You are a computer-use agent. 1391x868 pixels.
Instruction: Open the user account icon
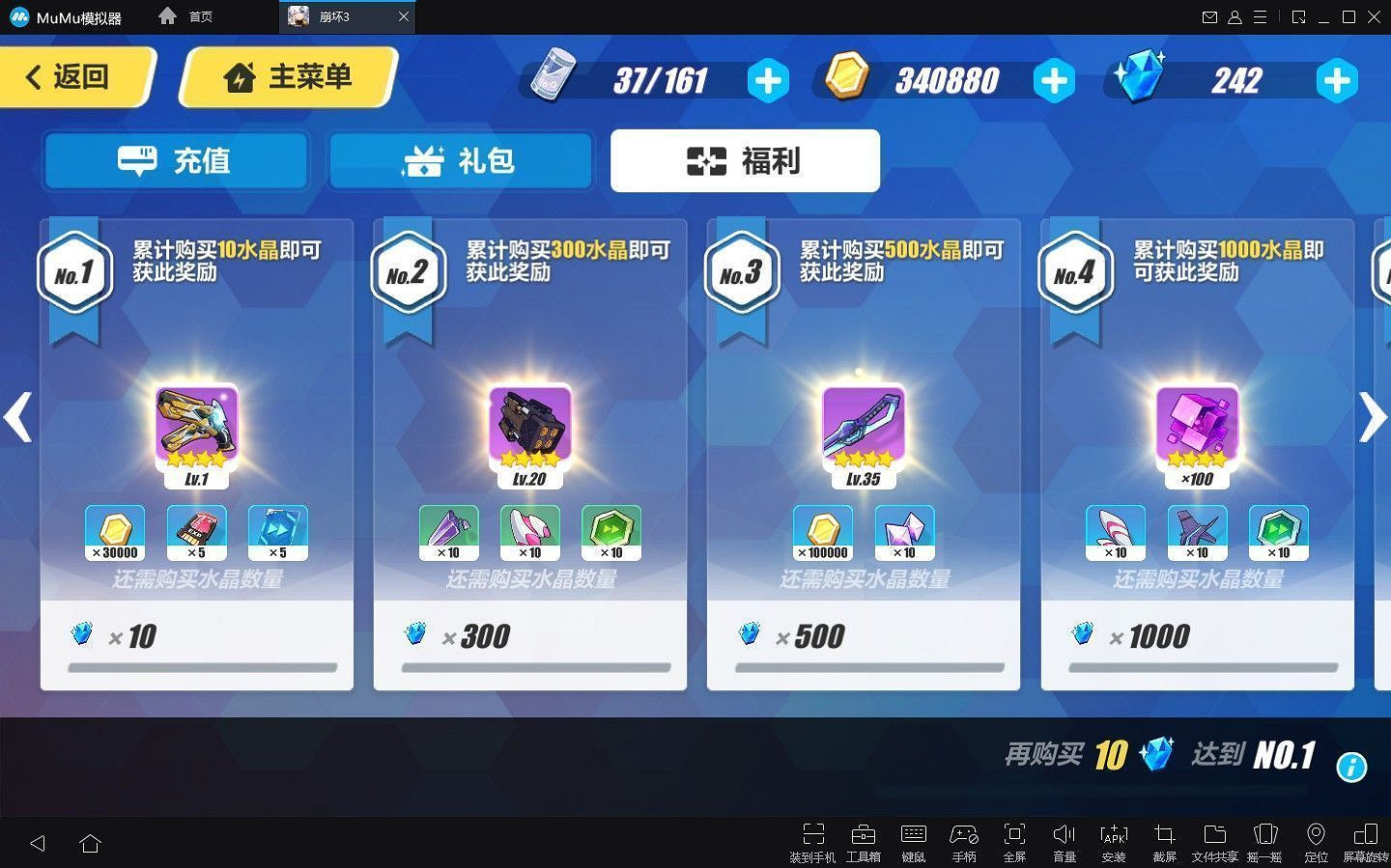click(x=1235, y=16)
